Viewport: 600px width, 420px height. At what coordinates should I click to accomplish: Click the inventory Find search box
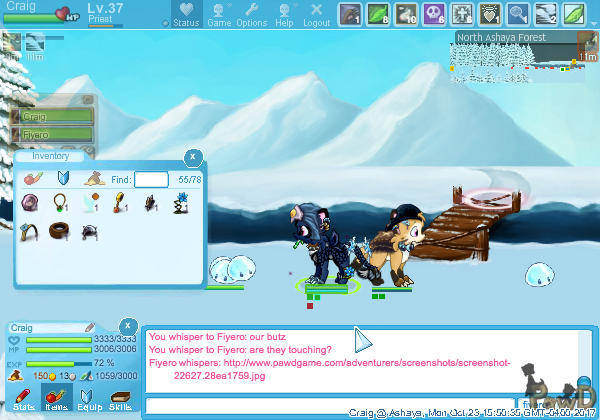click(x=151, y=179)
